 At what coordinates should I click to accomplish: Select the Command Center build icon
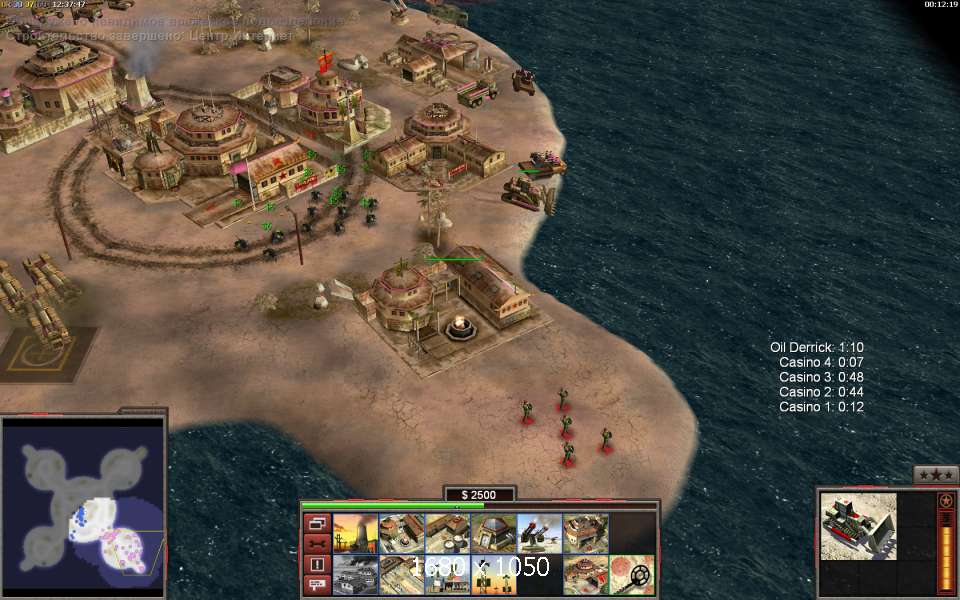[584, 574]
